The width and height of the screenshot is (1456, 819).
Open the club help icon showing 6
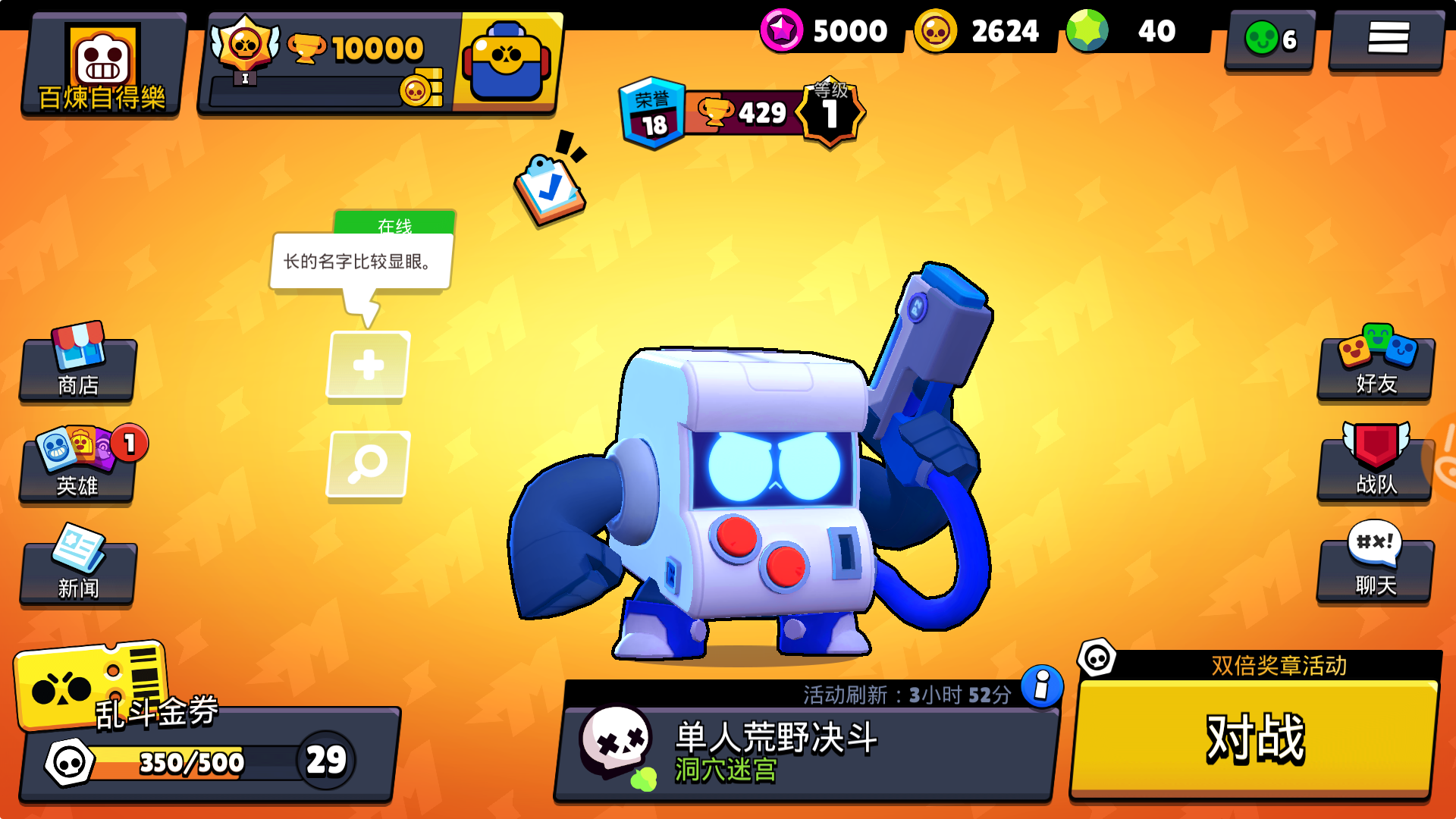1268,39
